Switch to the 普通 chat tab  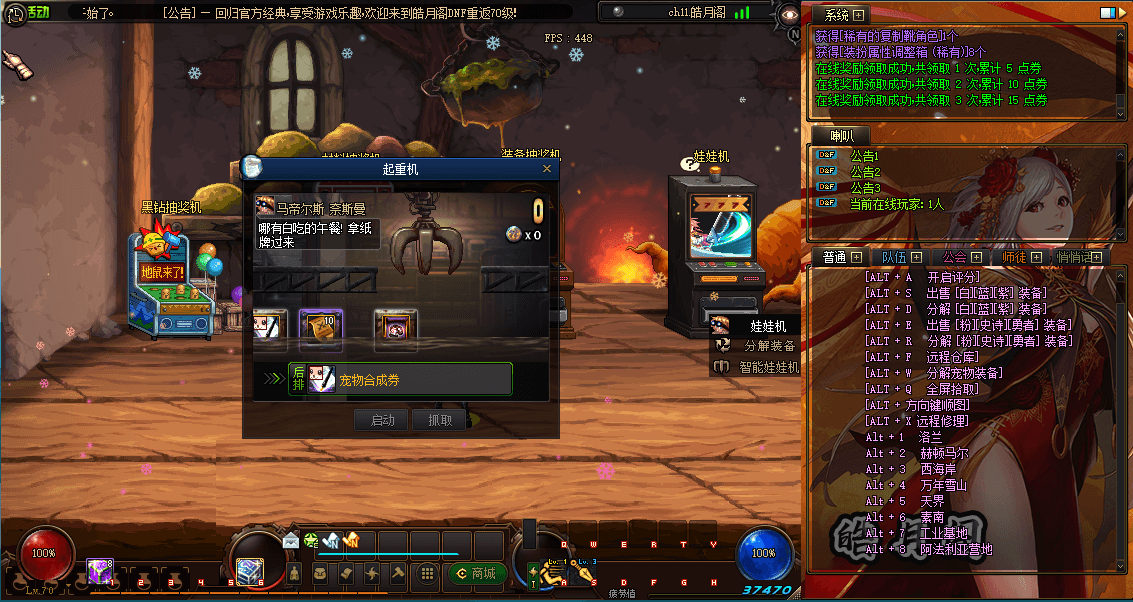click(834, 257)
